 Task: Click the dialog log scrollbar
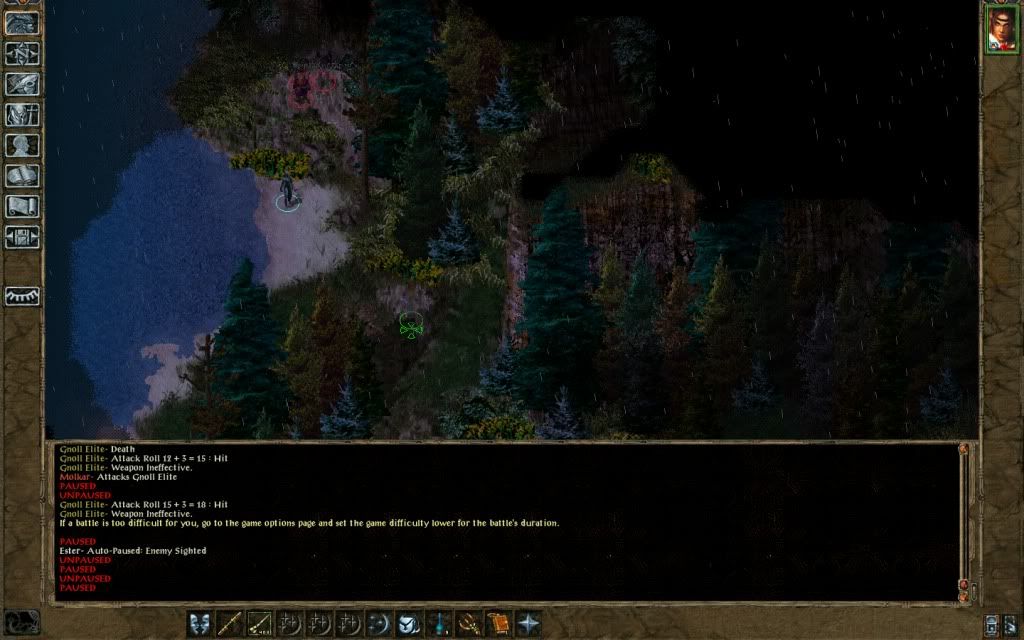point(963,520)
